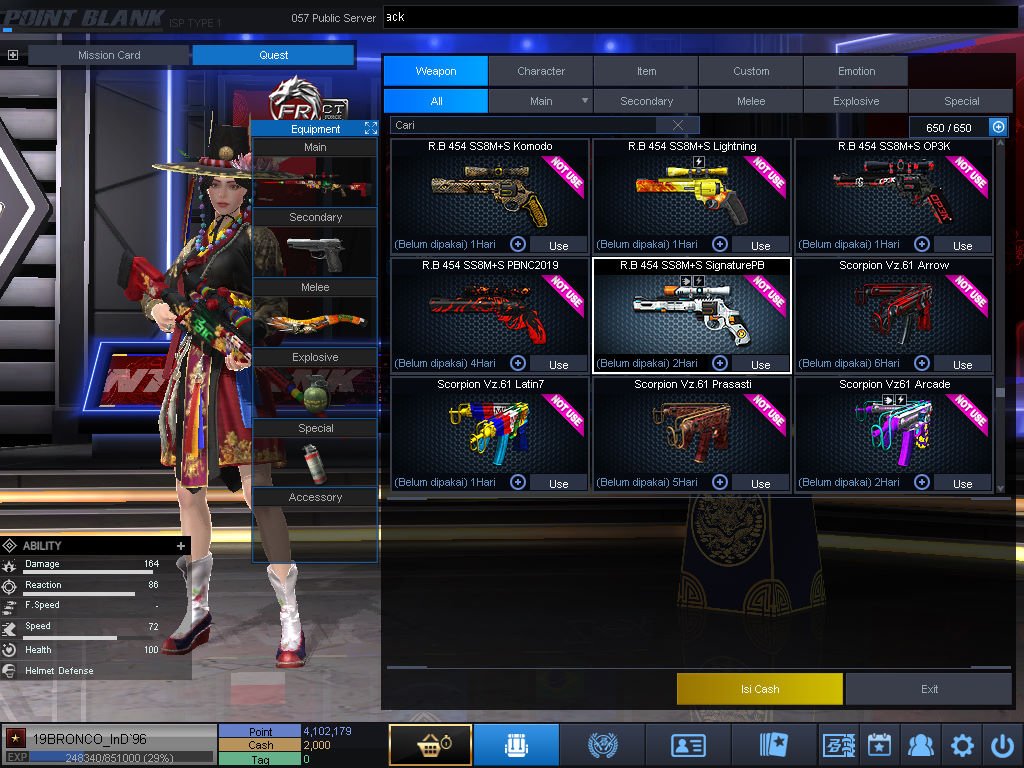The height and width of the screenshot is (768, 1024).
Task: Clear the search field with X
Action: pos(678,125)
